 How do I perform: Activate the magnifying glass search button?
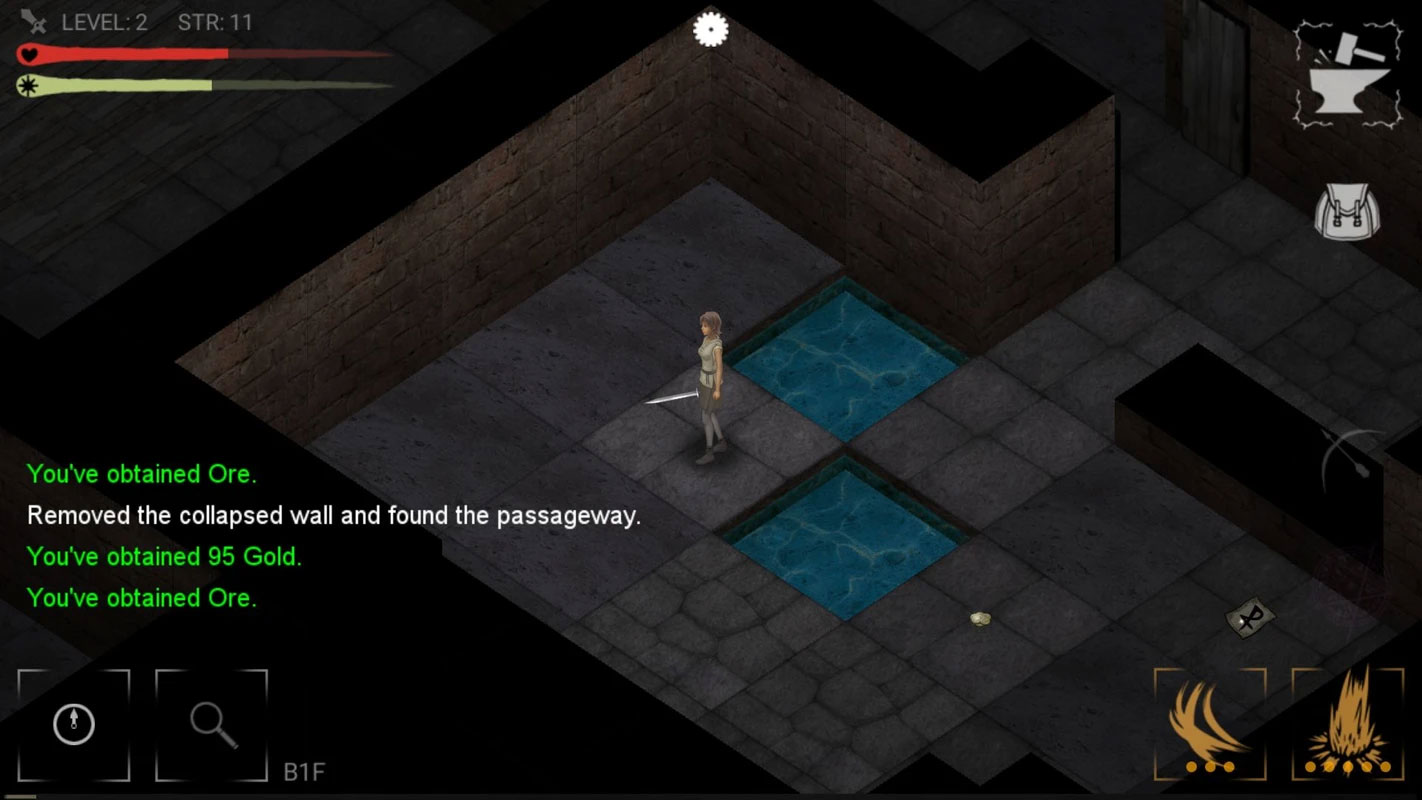click(x=212, y=724)
